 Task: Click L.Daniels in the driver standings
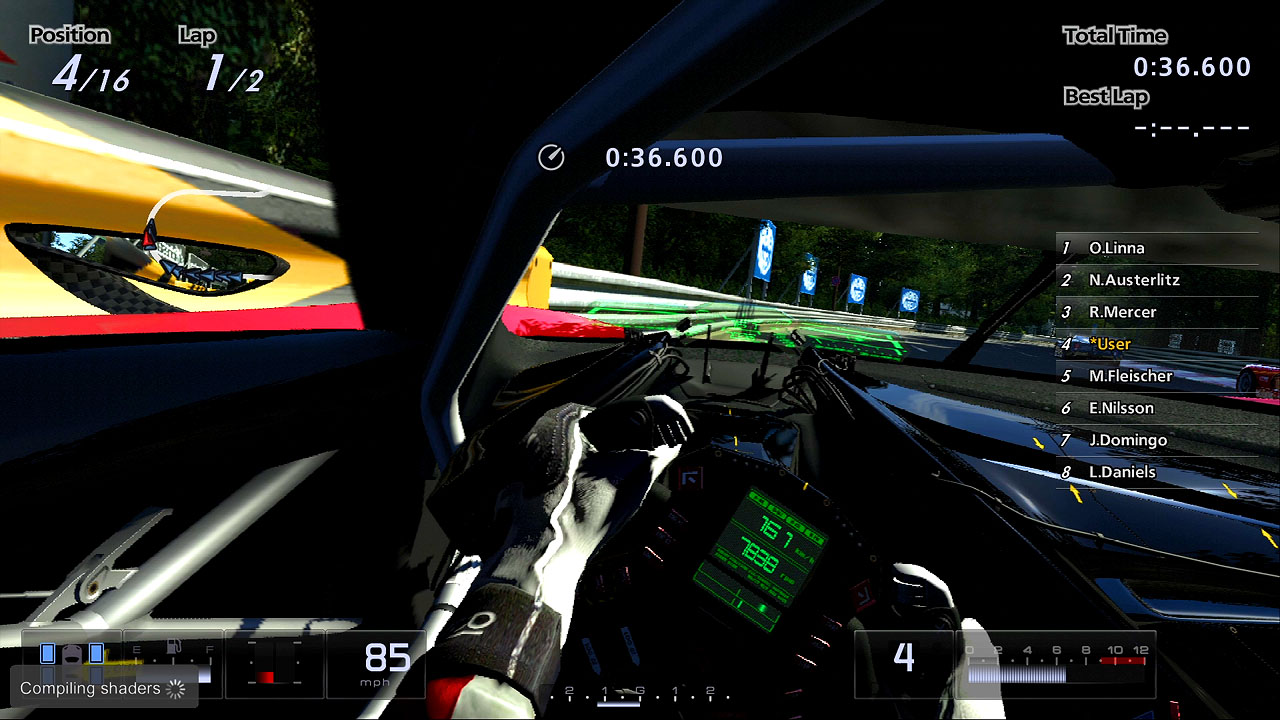coord(1122,472)
